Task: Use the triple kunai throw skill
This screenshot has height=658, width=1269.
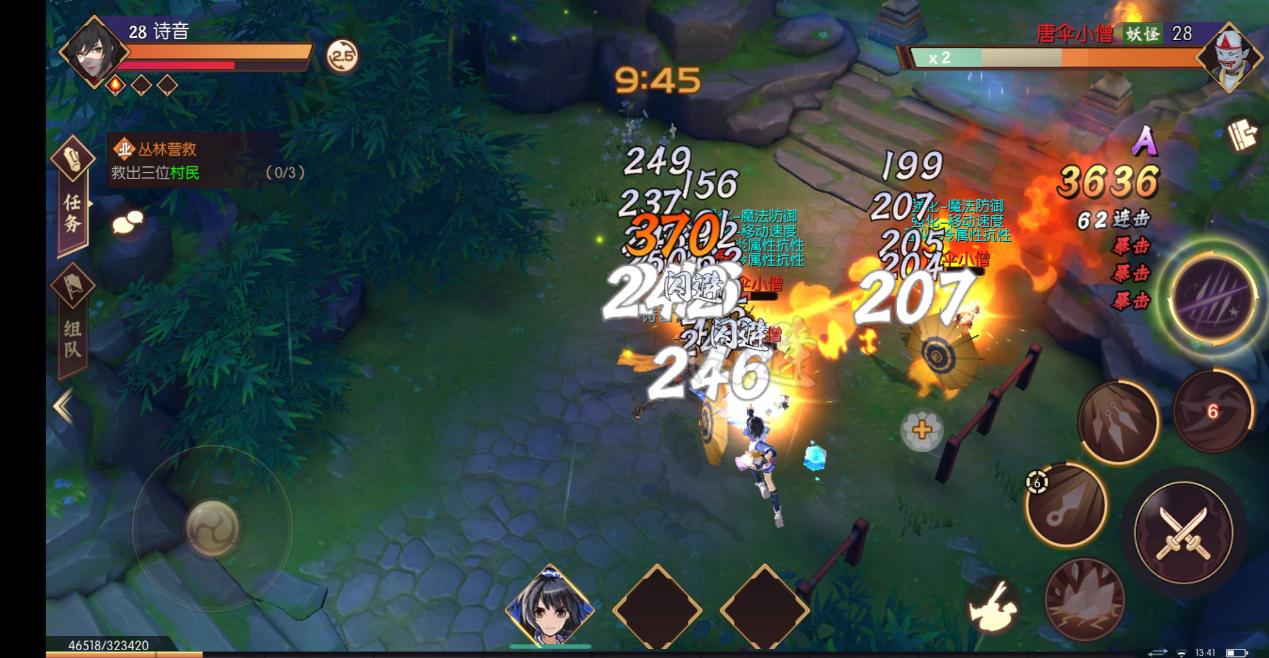Action: [x=1118, y=422]
